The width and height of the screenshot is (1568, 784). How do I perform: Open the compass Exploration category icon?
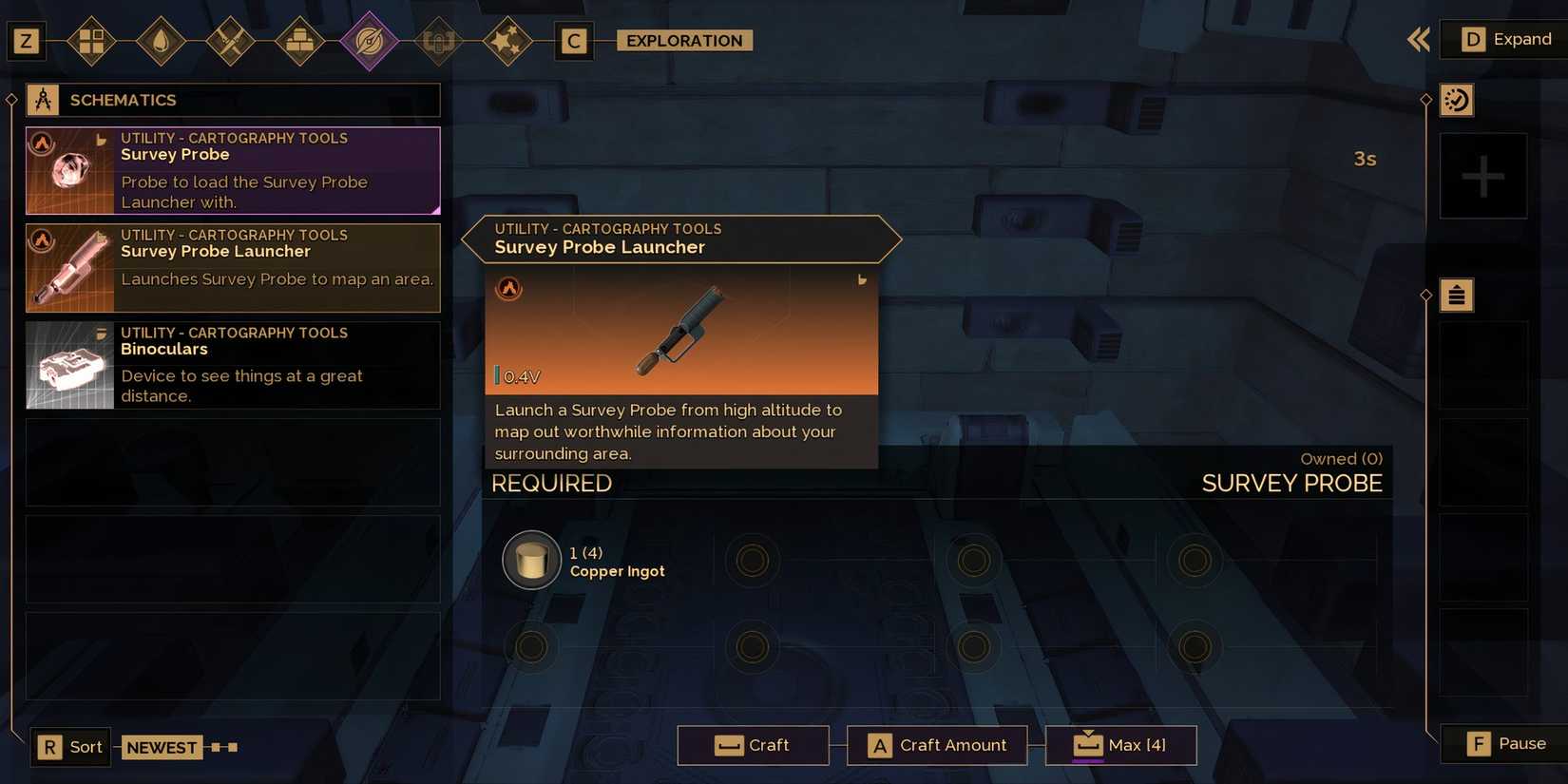coord(370,41)
